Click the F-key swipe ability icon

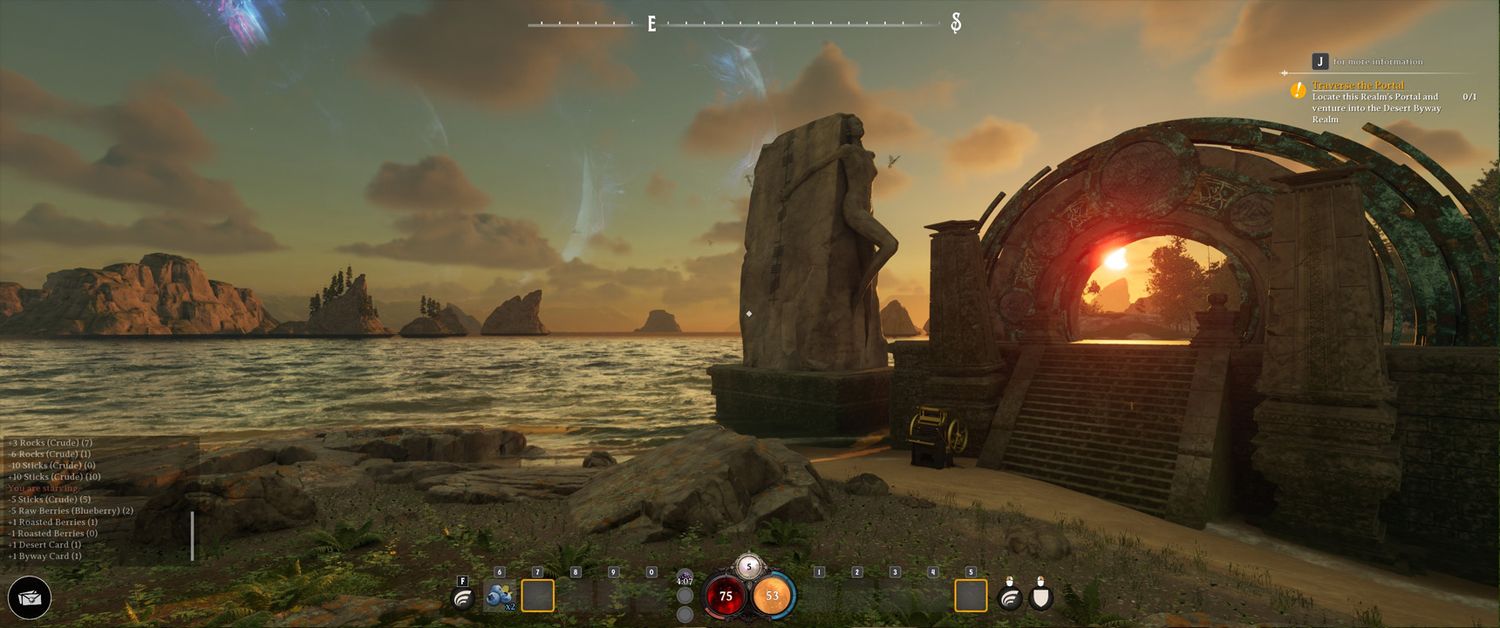click(463, 597)
